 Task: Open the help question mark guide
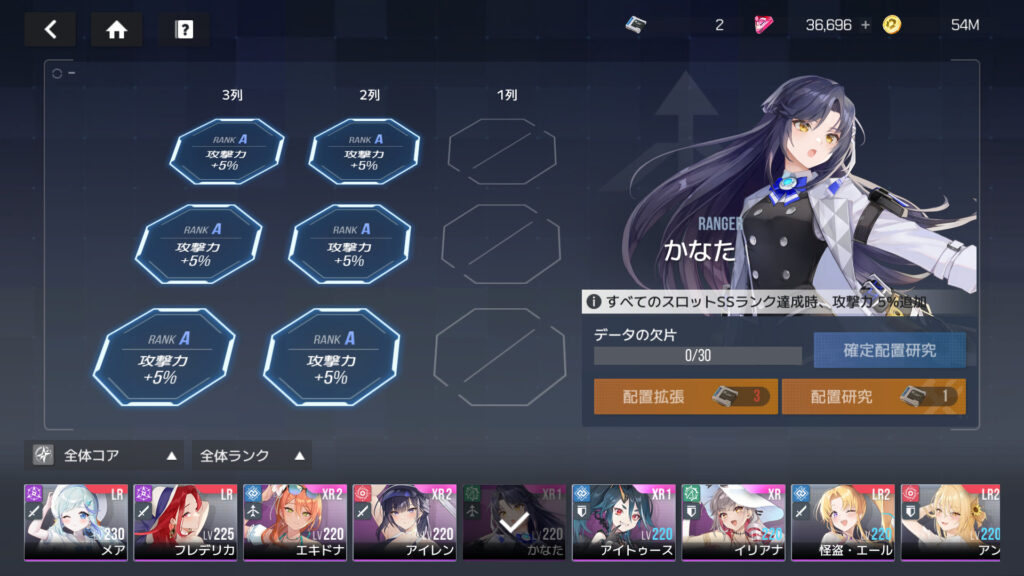[x=184, y=29]
